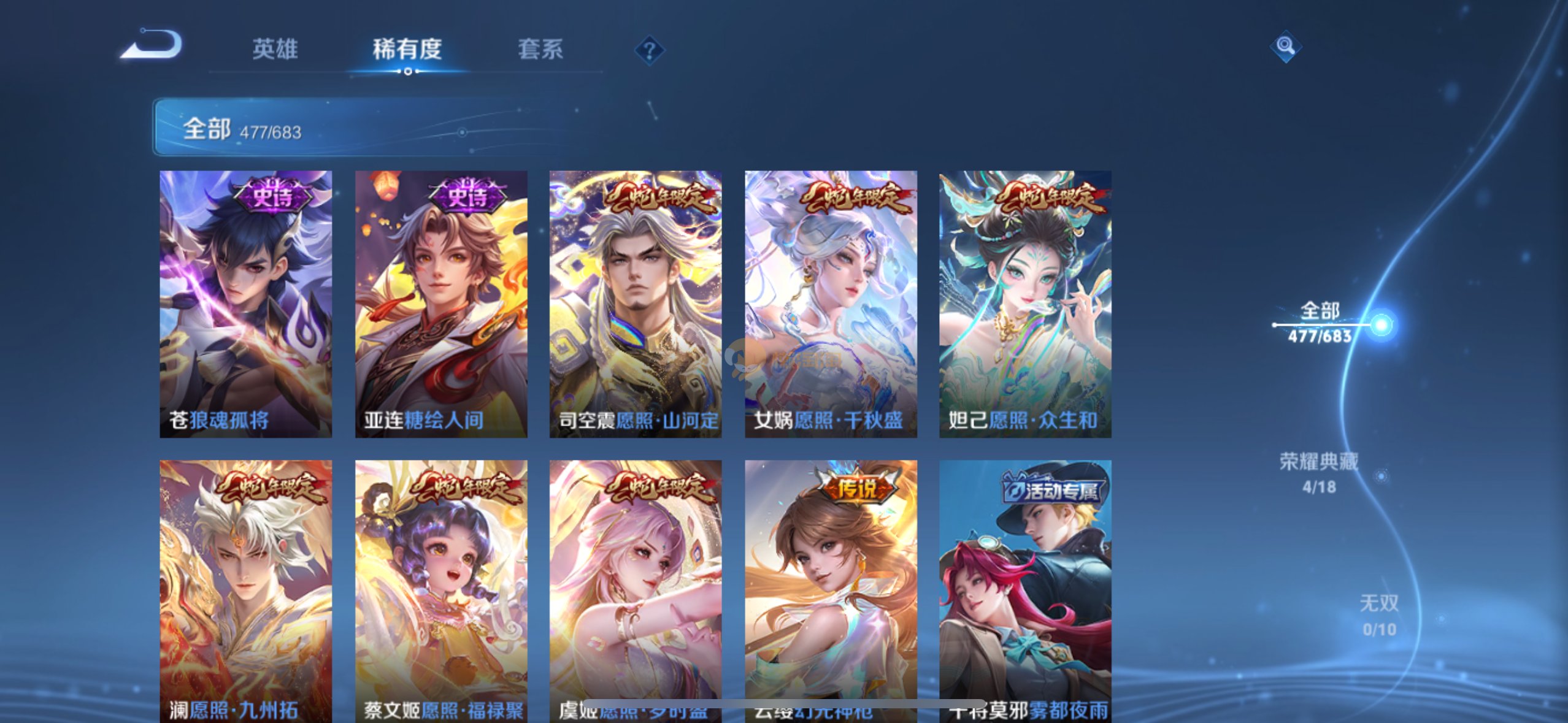Open 干将莫邪 雾都夜雨 skin card

coord(1025,589)
